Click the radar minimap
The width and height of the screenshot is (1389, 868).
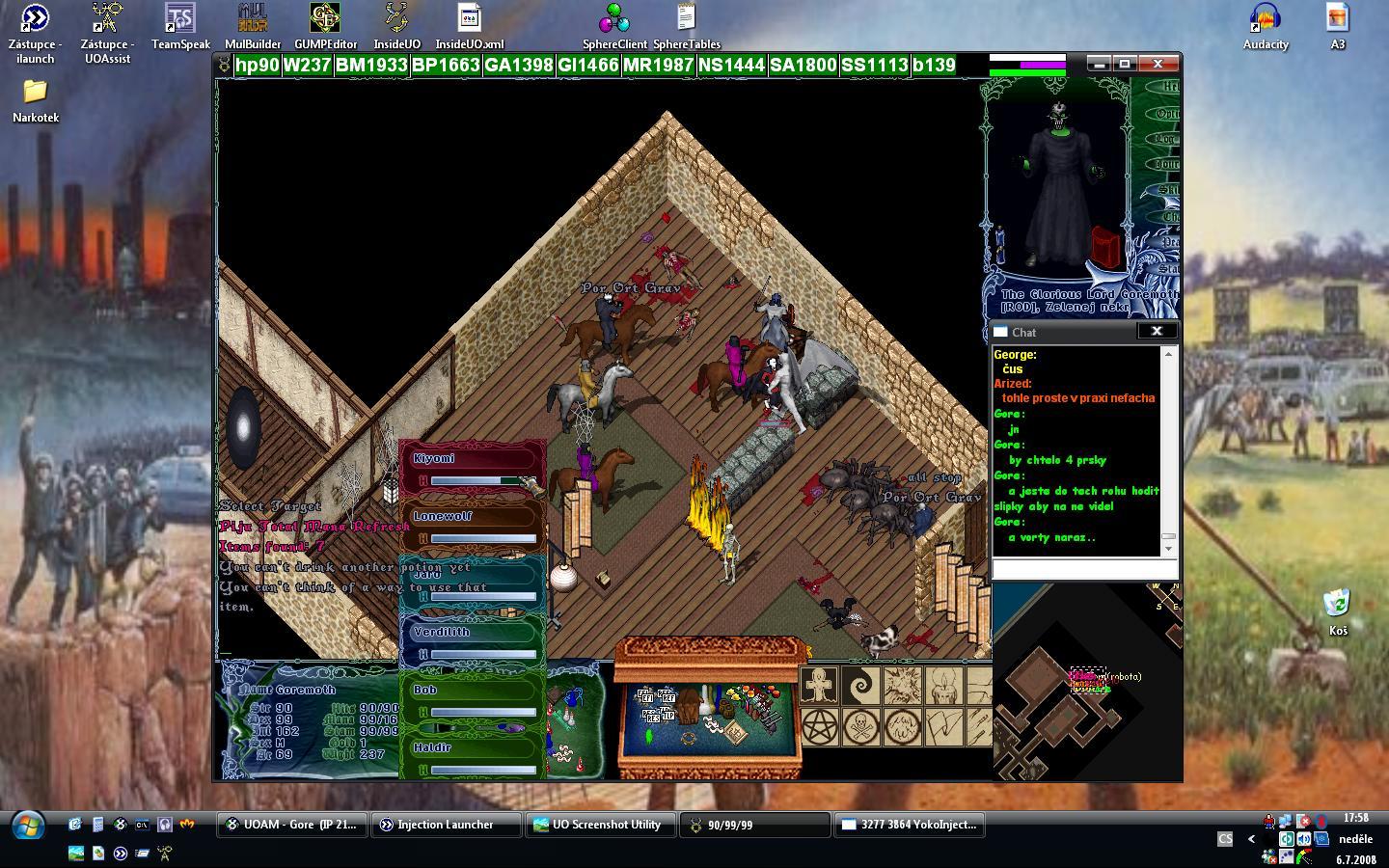pyautogui.click(x=1085, y=681)
